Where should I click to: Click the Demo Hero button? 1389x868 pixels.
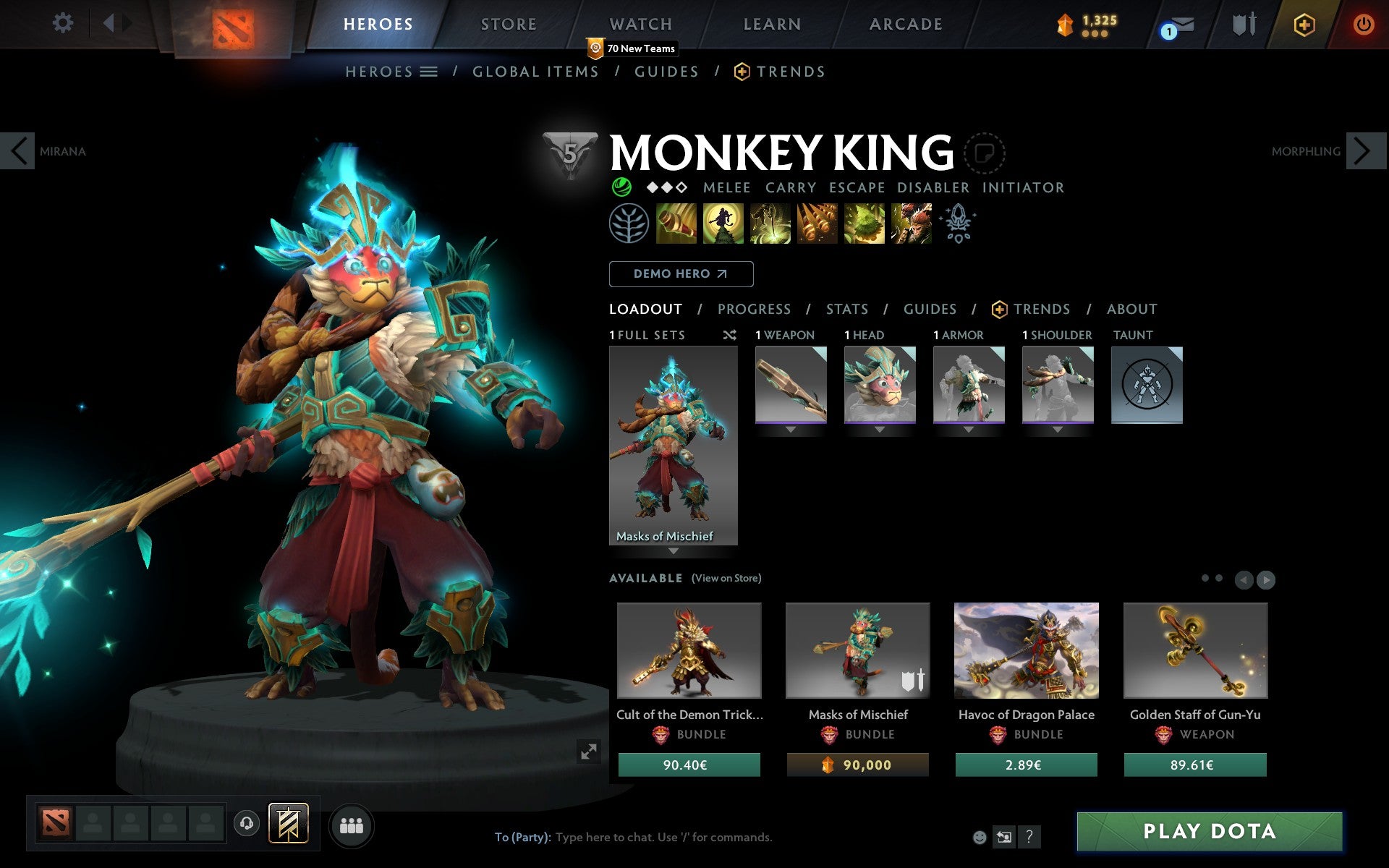681,274
